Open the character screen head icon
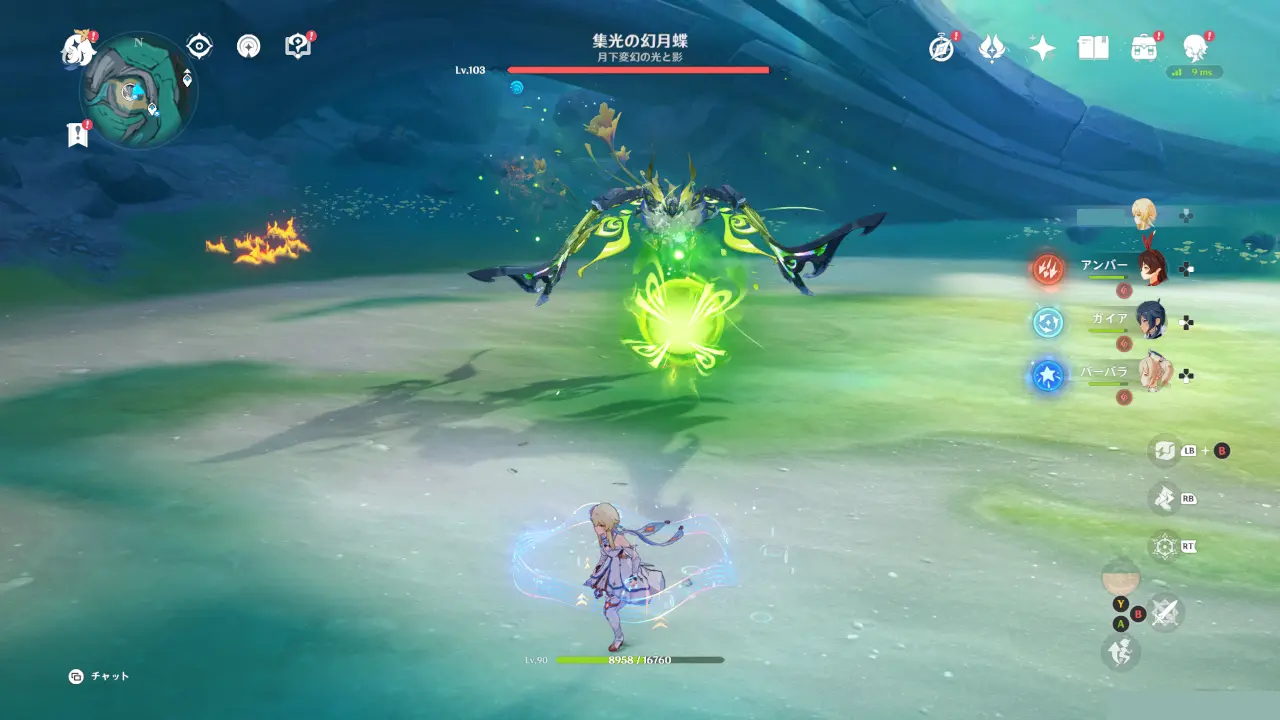Image resolution: width=1280 pixels, height=720 pixels. (x=1193, y=47)
